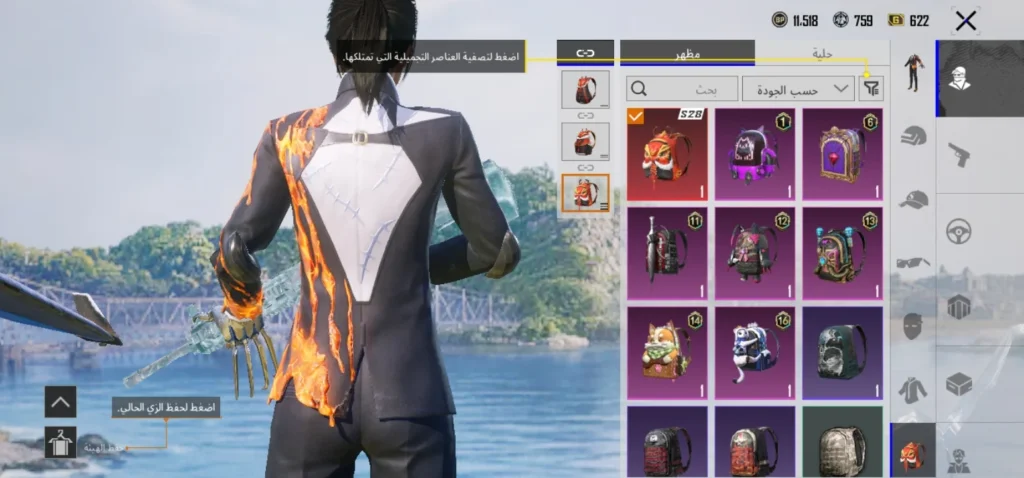Open the vehicles steering wheel section
The image size is (1024, 478).
tap(960, 231)
